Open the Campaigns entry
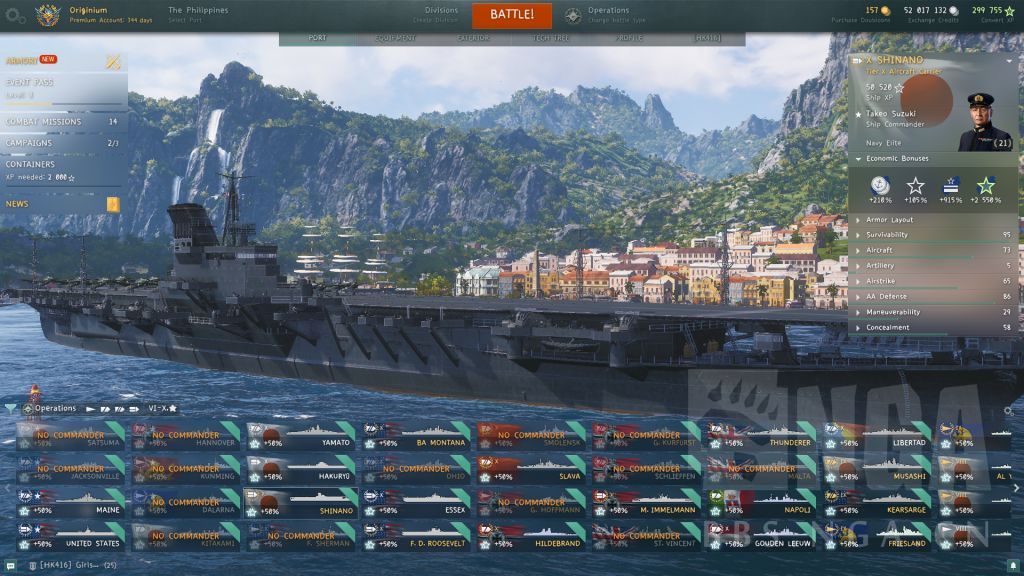 (30, 143)
